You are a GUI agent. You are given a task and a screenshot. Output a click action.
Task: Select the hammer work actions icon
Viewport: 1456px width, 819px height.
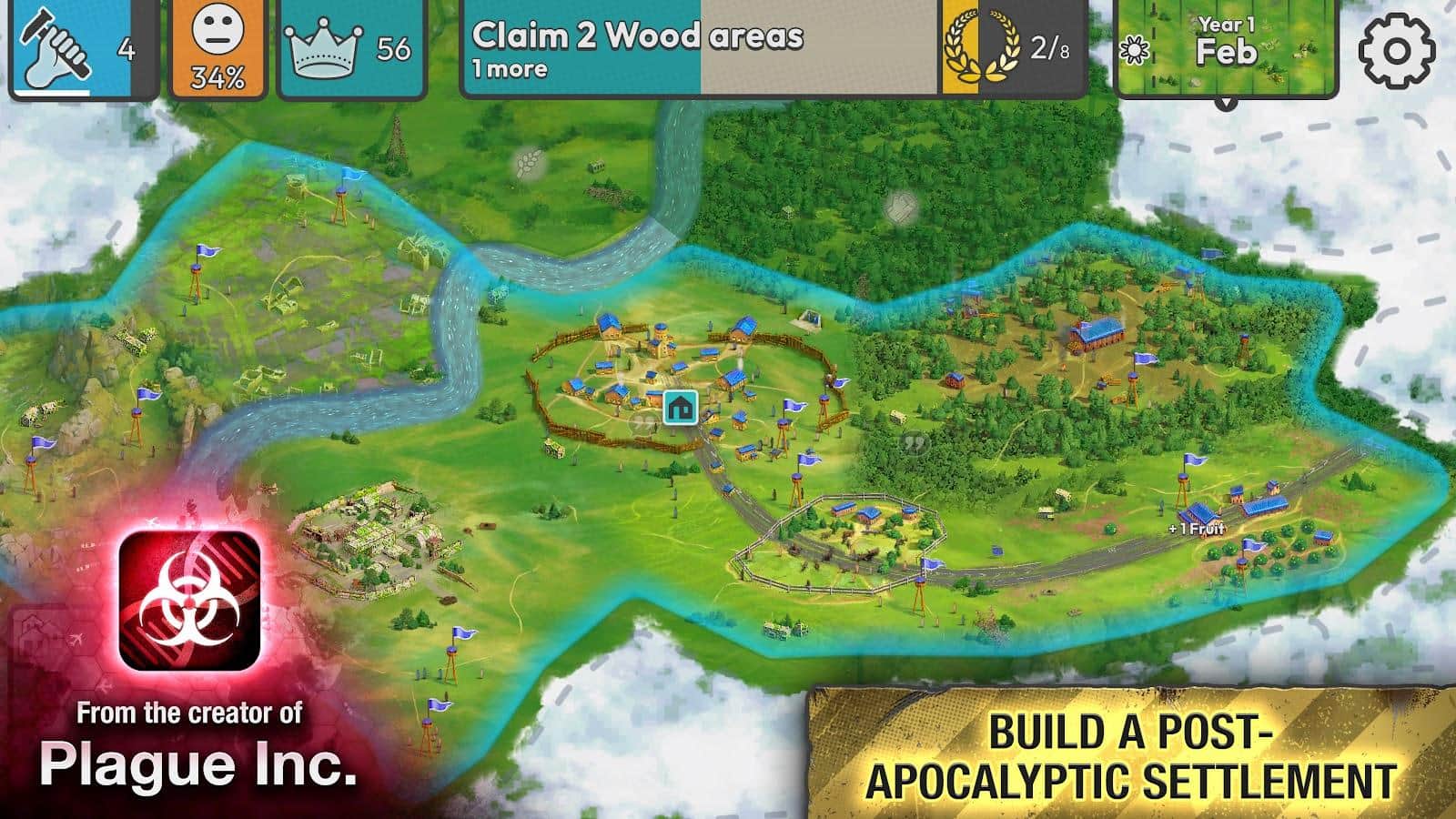coord(55,45)
